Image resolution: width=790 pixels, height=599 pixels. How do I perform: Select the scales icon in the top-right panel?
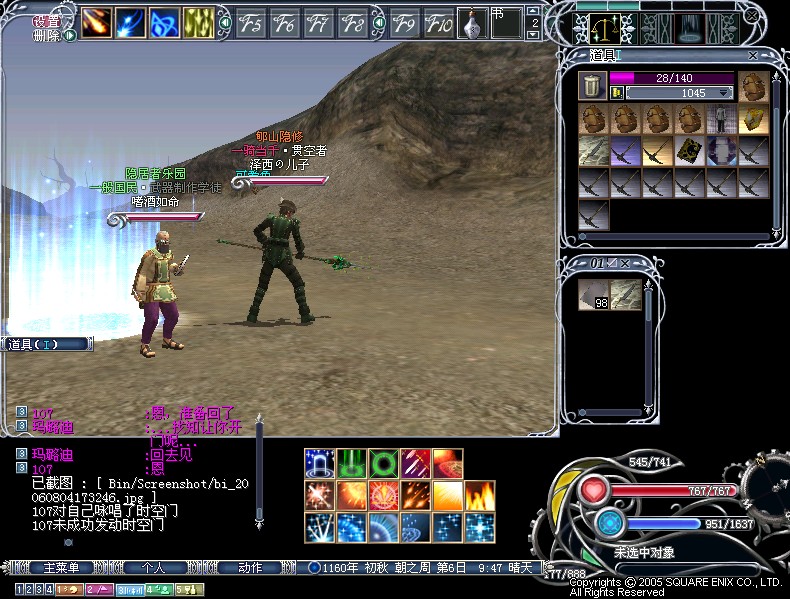pos(604,27)
